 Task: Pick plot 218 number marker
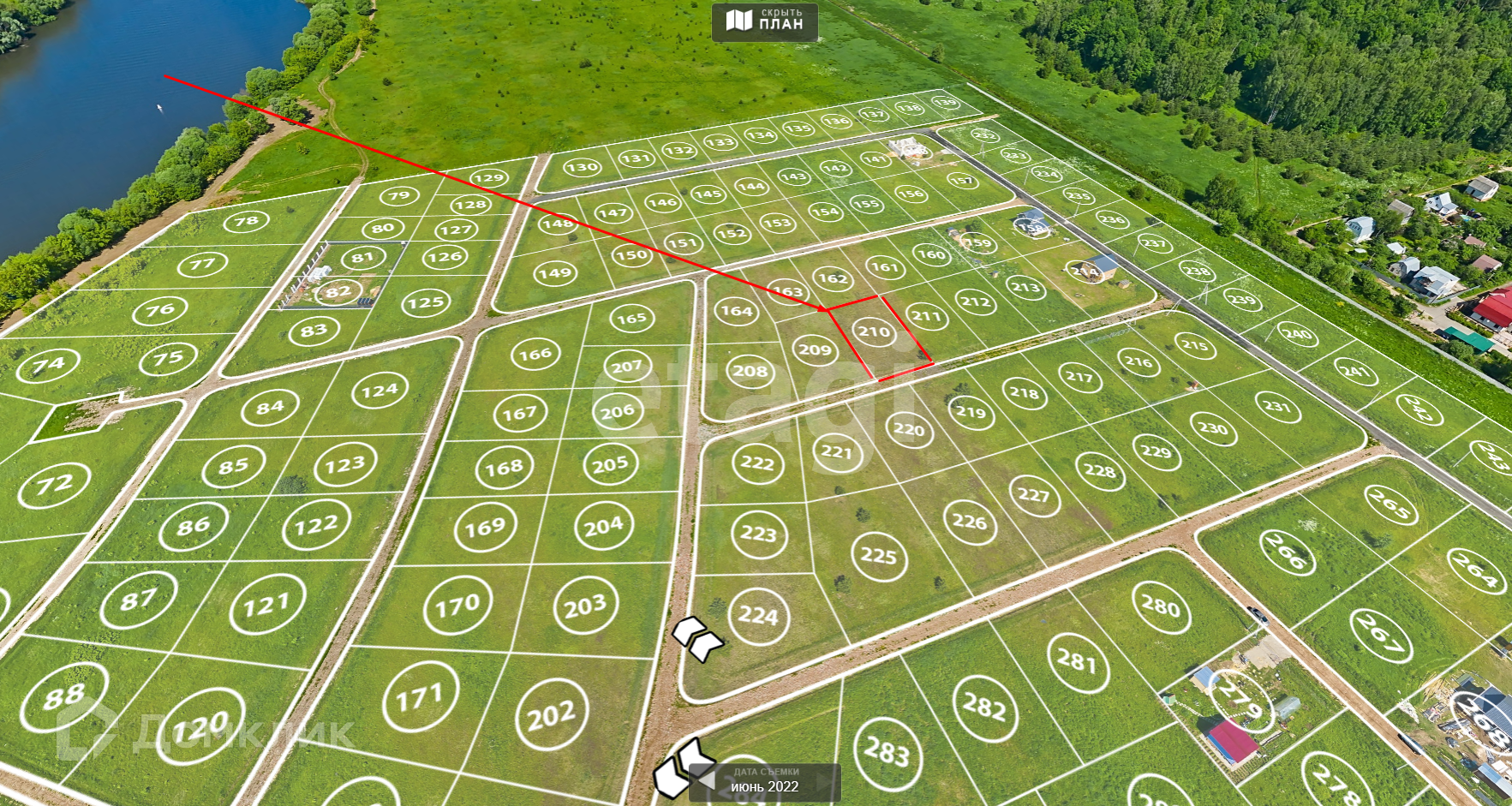(x=1024, y=393)
